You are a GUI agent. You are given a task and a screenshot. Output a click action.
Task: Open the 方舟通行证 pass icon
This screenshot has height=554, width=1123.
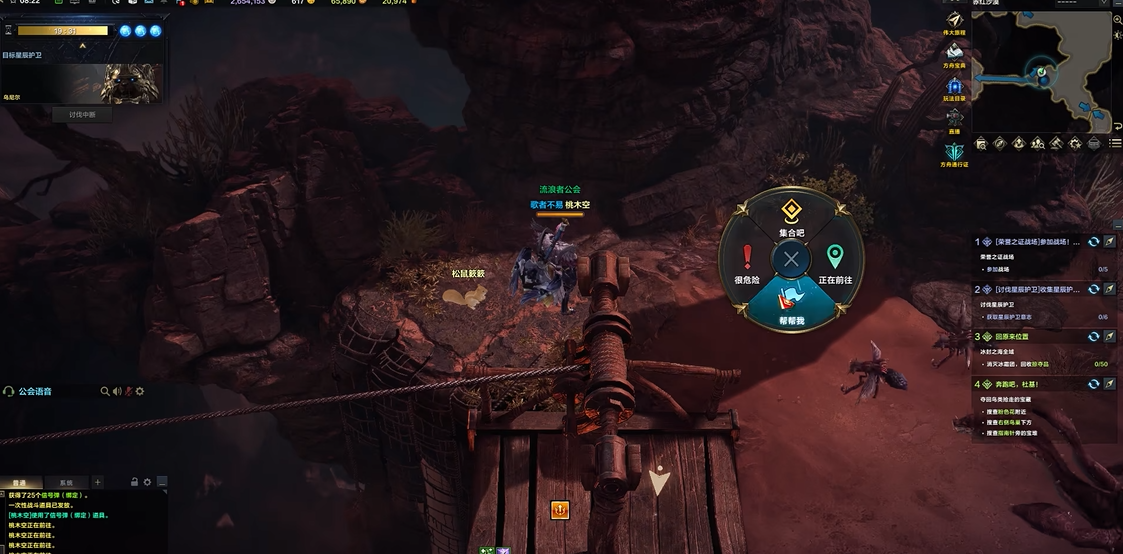click(x=954, y=153)
